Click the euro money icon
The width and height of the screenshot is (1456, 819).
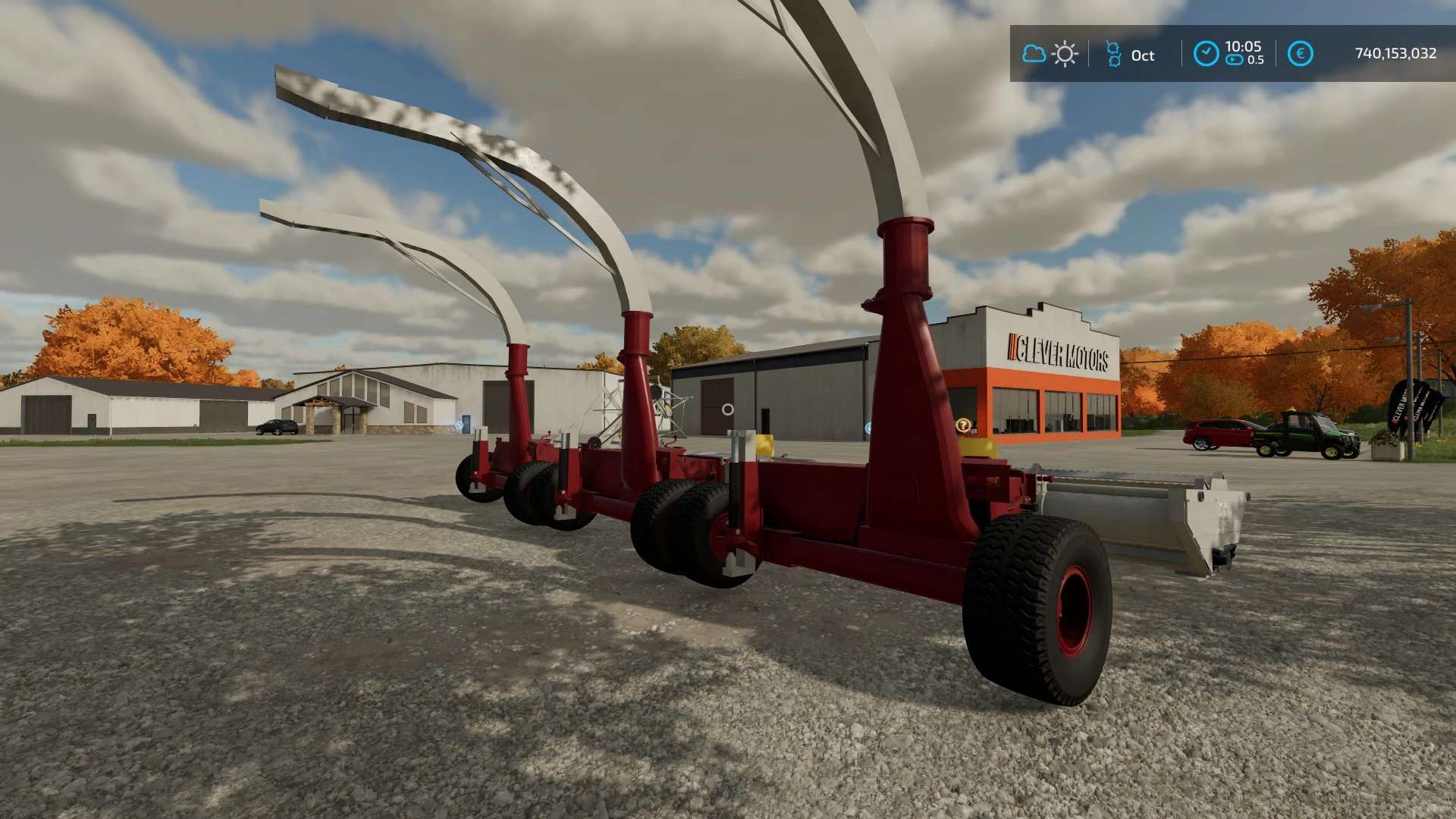point(1300,53)
